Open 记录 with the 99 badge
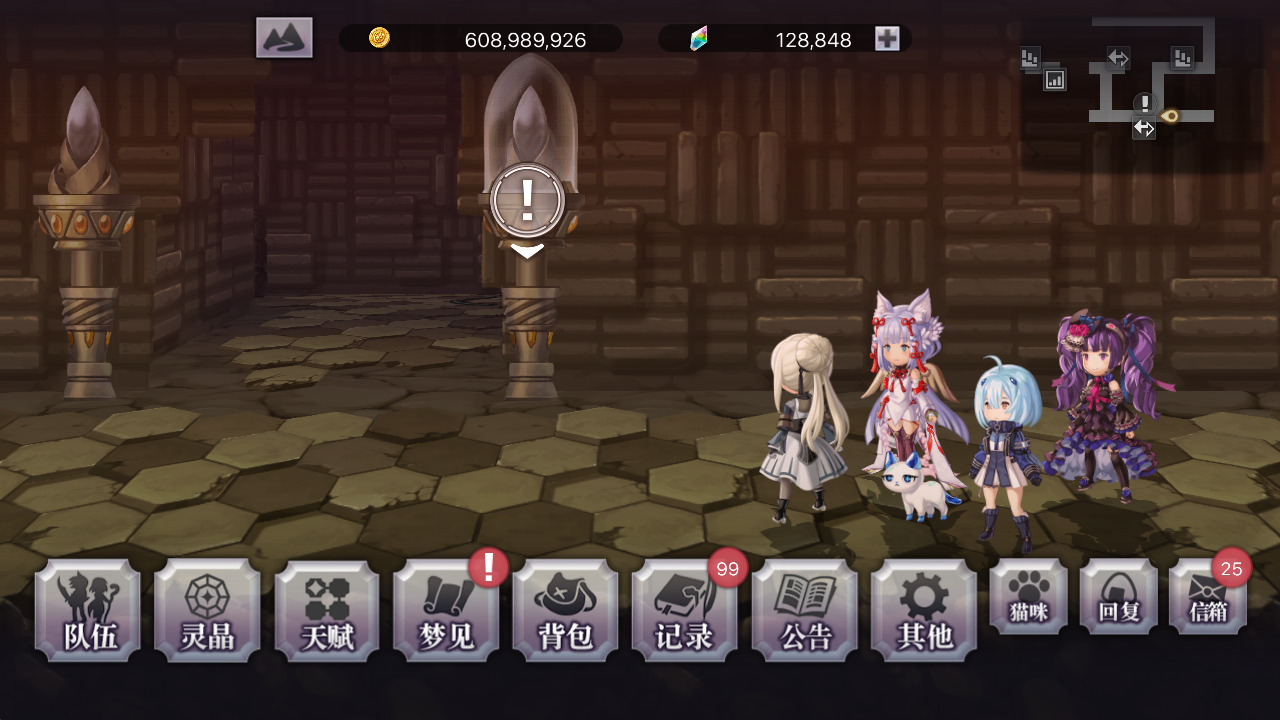The image size is (1280, 720). (686, 610)
